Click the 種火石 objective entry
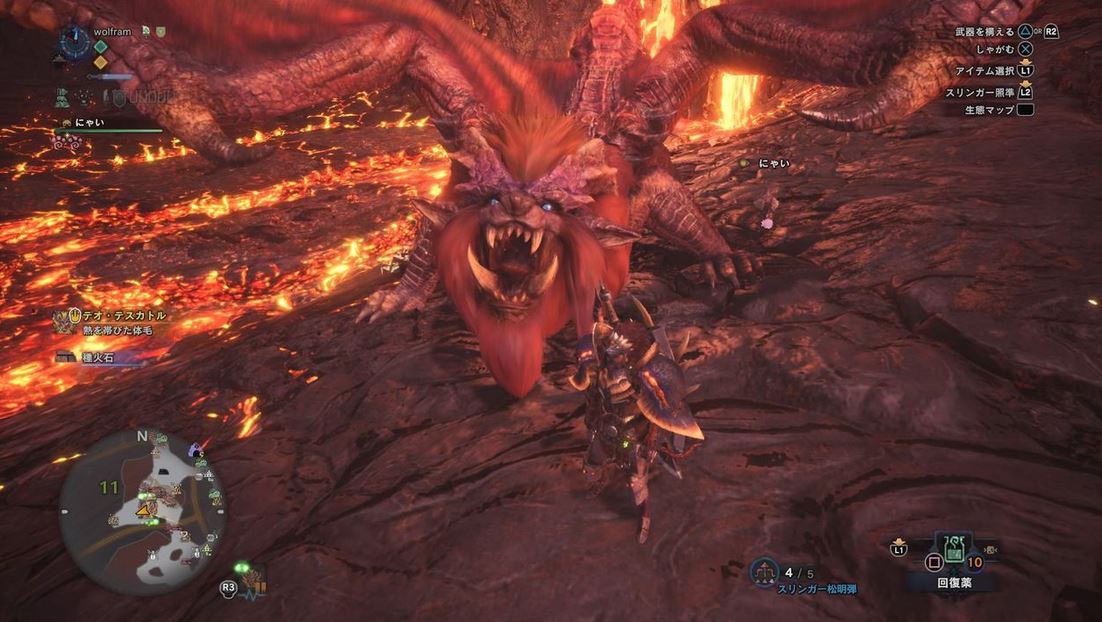Image resolution: width=1102 pixels, height=622 pixels. click(x=99, y=357)
